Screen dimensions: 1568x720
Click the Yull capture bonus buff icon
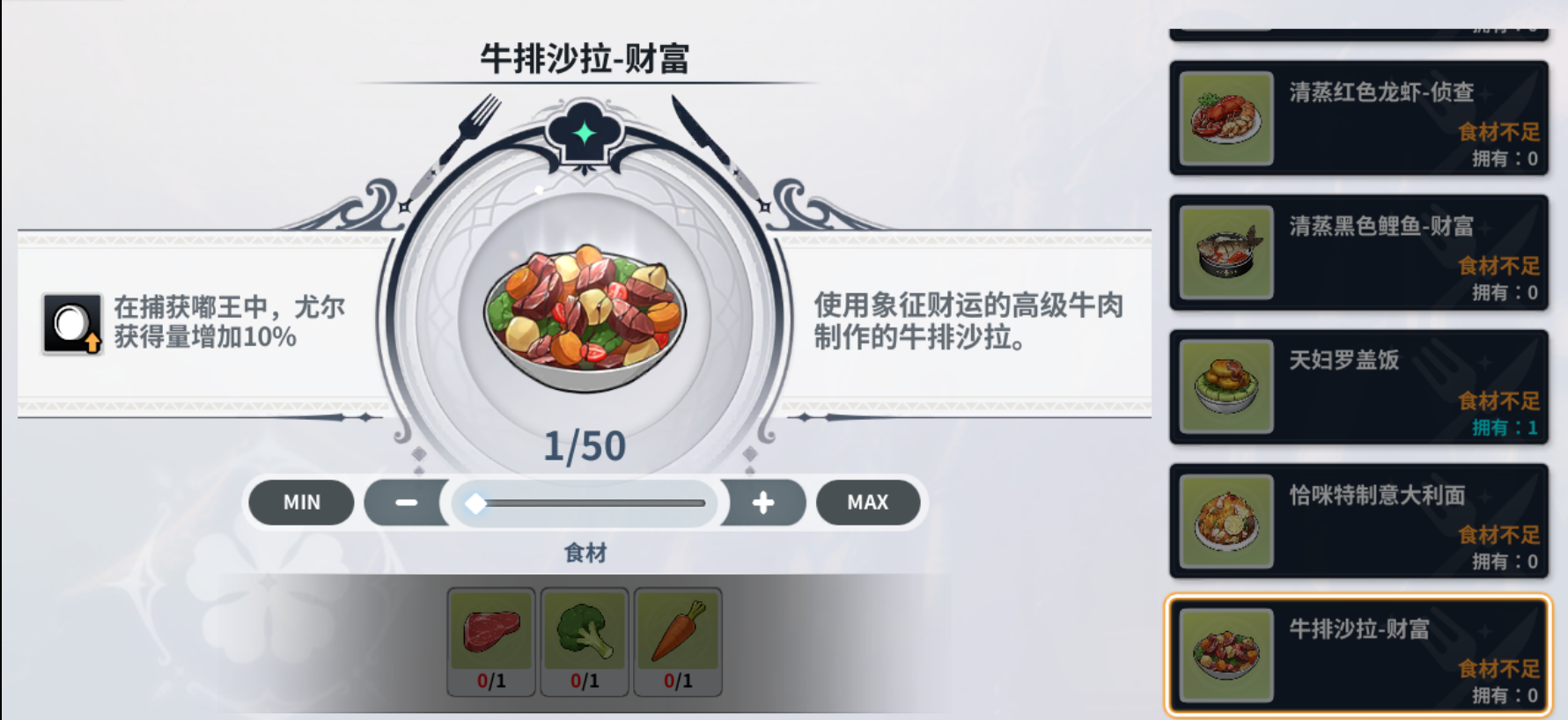71,324
